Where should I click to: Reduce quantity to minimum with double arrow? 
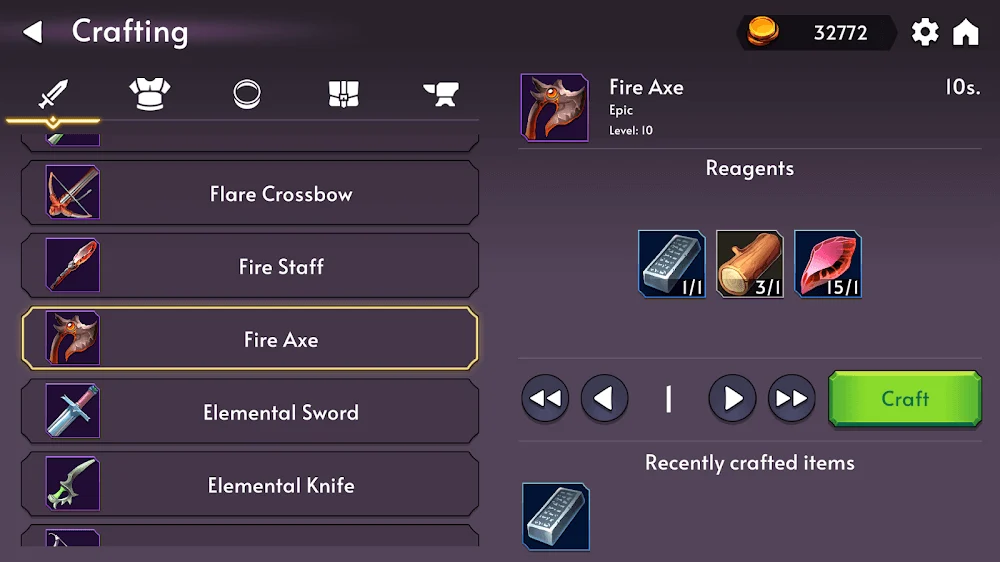coord(545,399)
